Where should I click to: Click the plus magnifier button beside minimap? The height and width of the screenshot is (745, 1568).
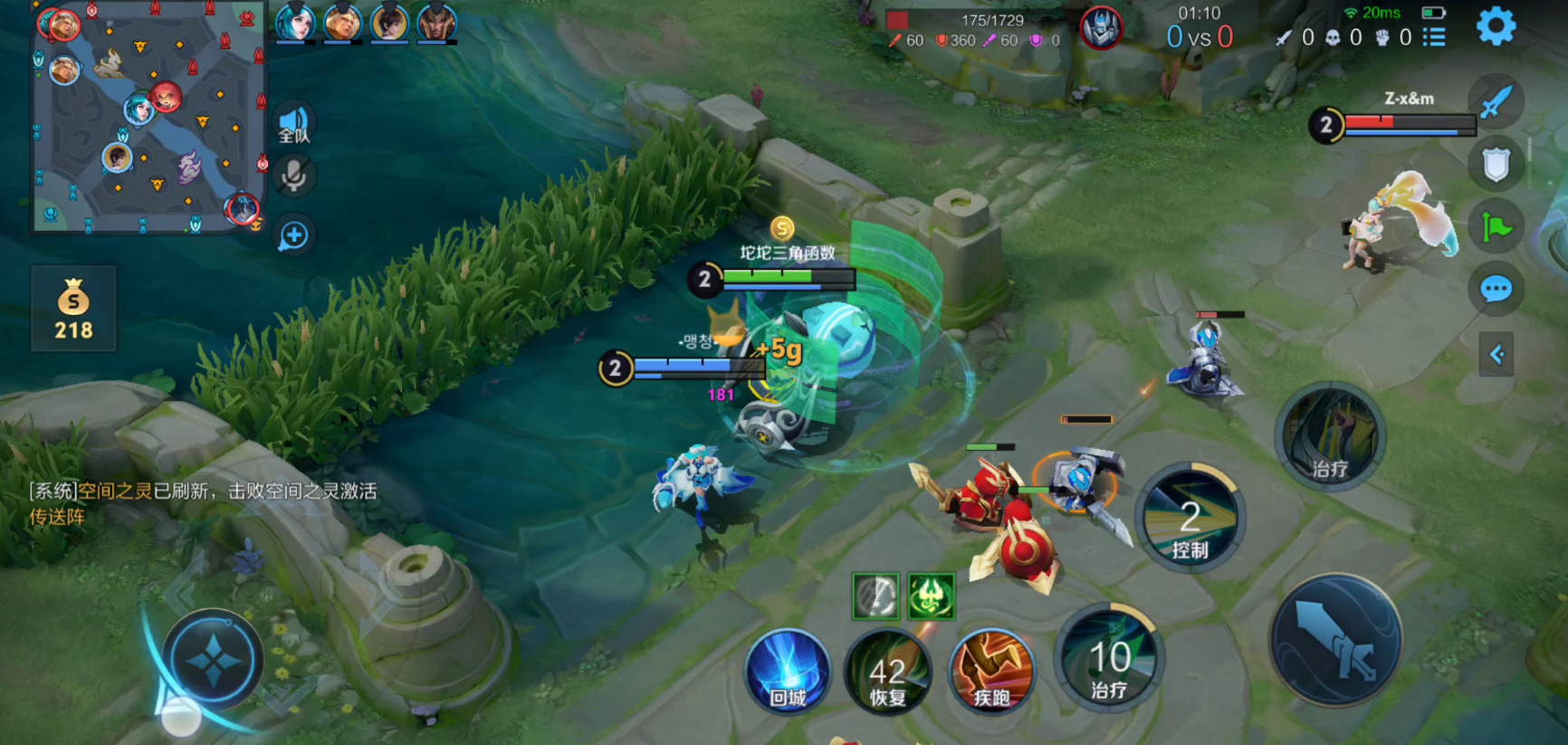tap(294, 236)
